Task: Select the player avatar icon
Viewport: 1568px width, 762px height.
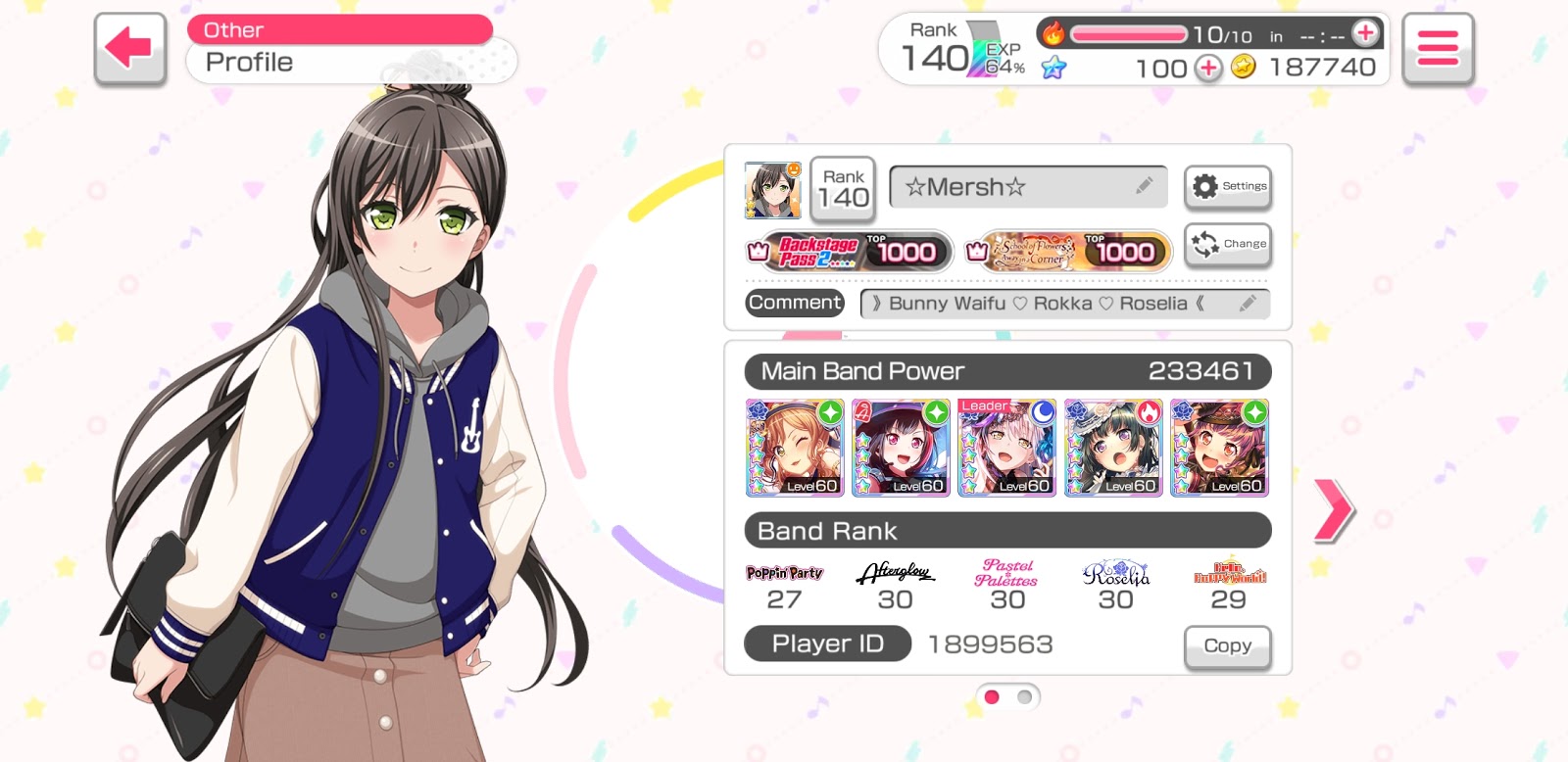Action: point(772,190)
